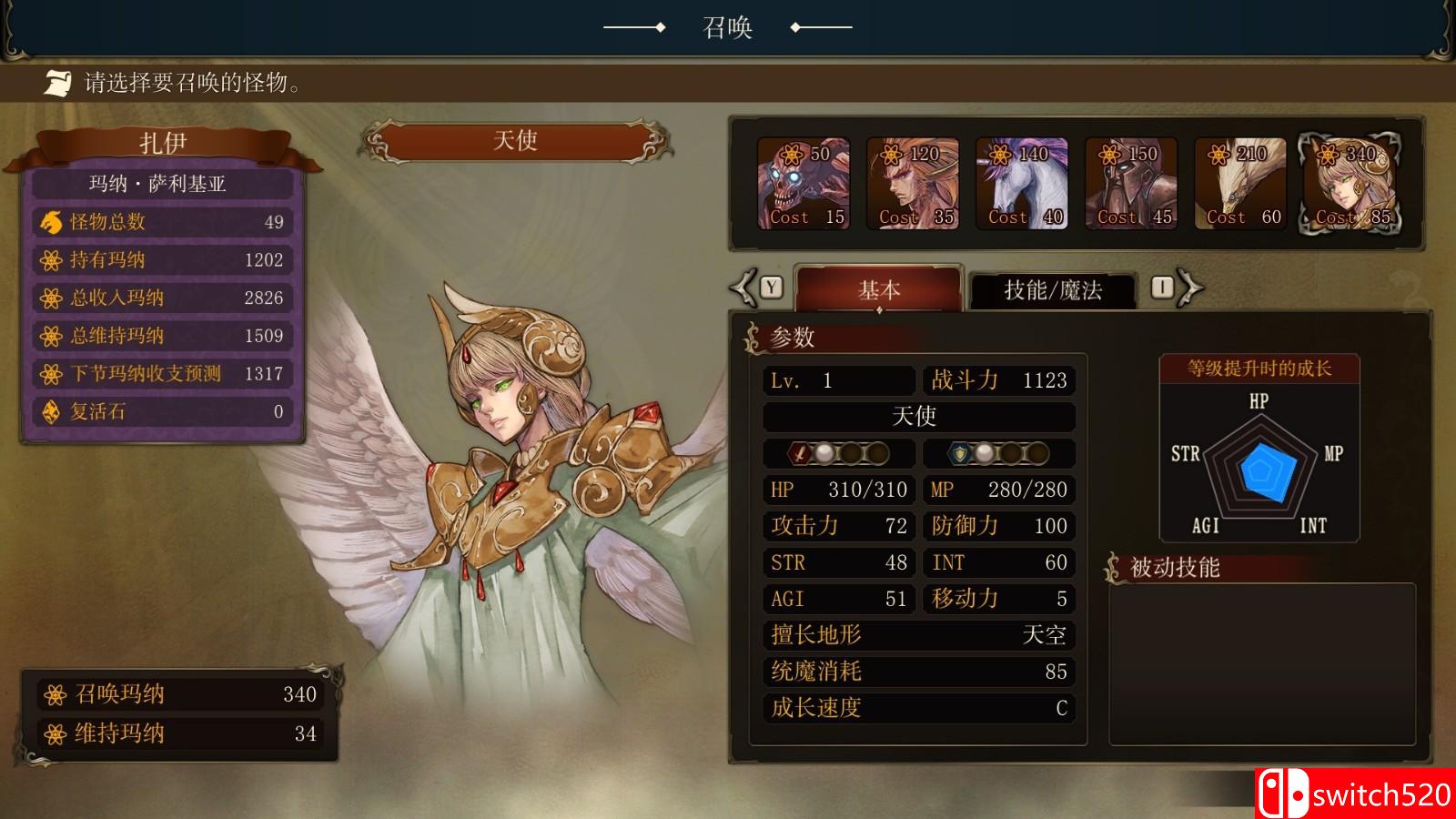
Task: Click the angel portrait with Cost 85
Action: click(1349, 182)
